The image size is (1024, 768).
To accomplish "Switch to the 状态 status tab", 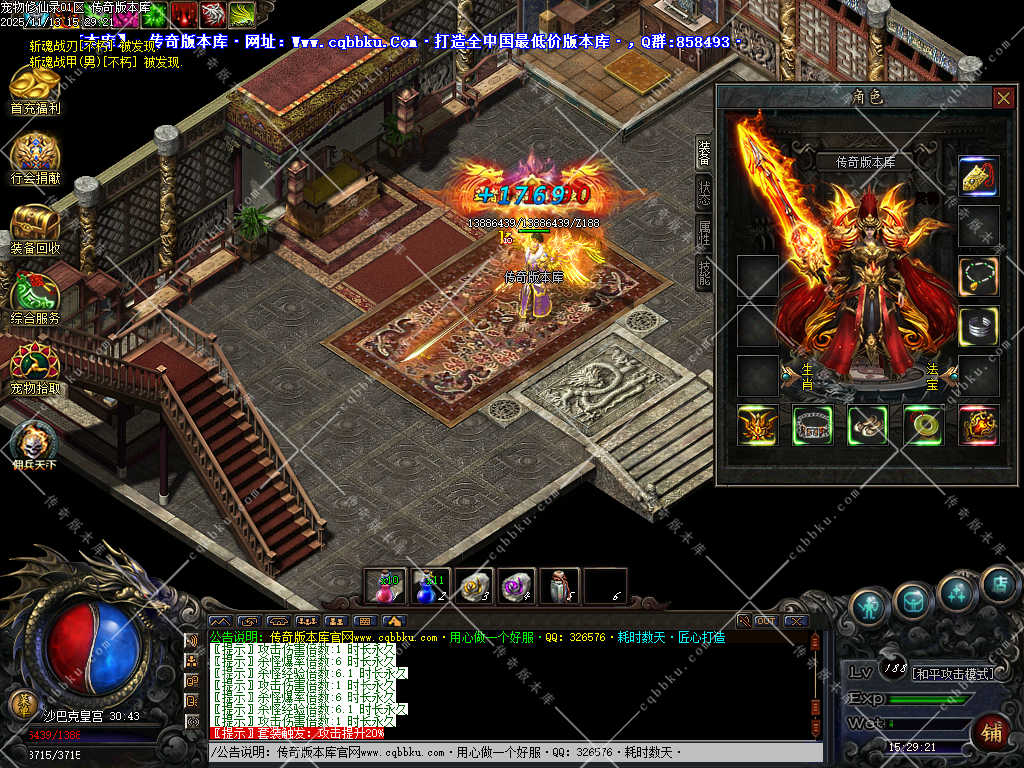I will (704, 193).
